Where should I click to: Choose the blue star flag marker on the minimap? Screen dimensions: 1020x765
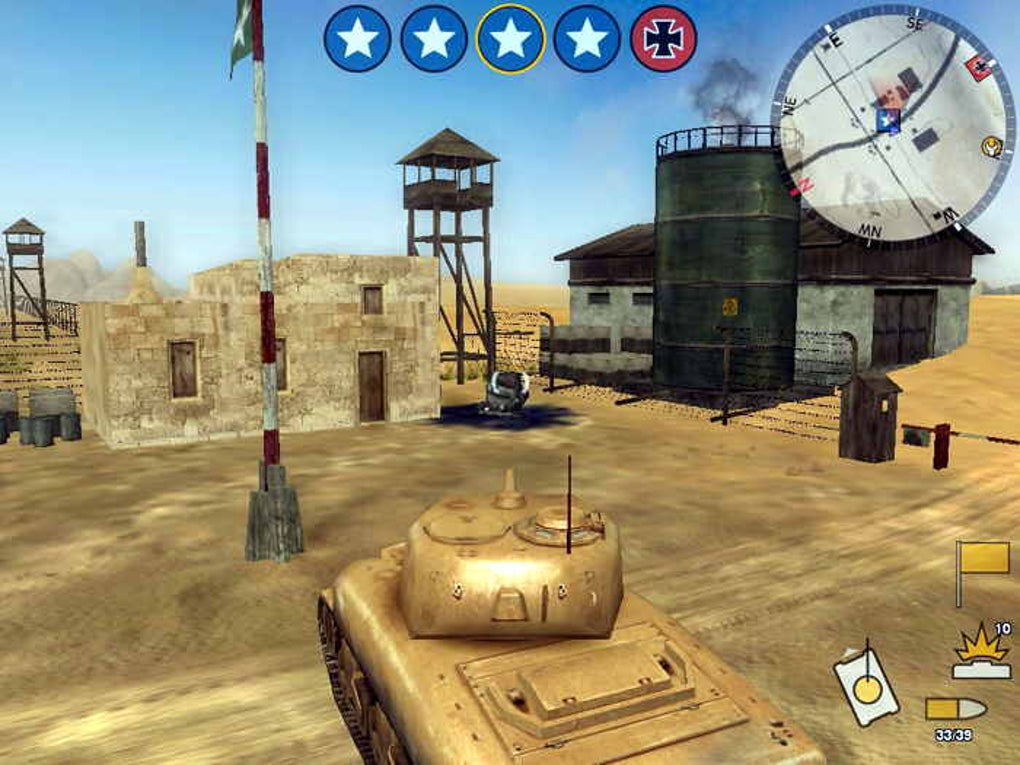(x=887, y=120)
